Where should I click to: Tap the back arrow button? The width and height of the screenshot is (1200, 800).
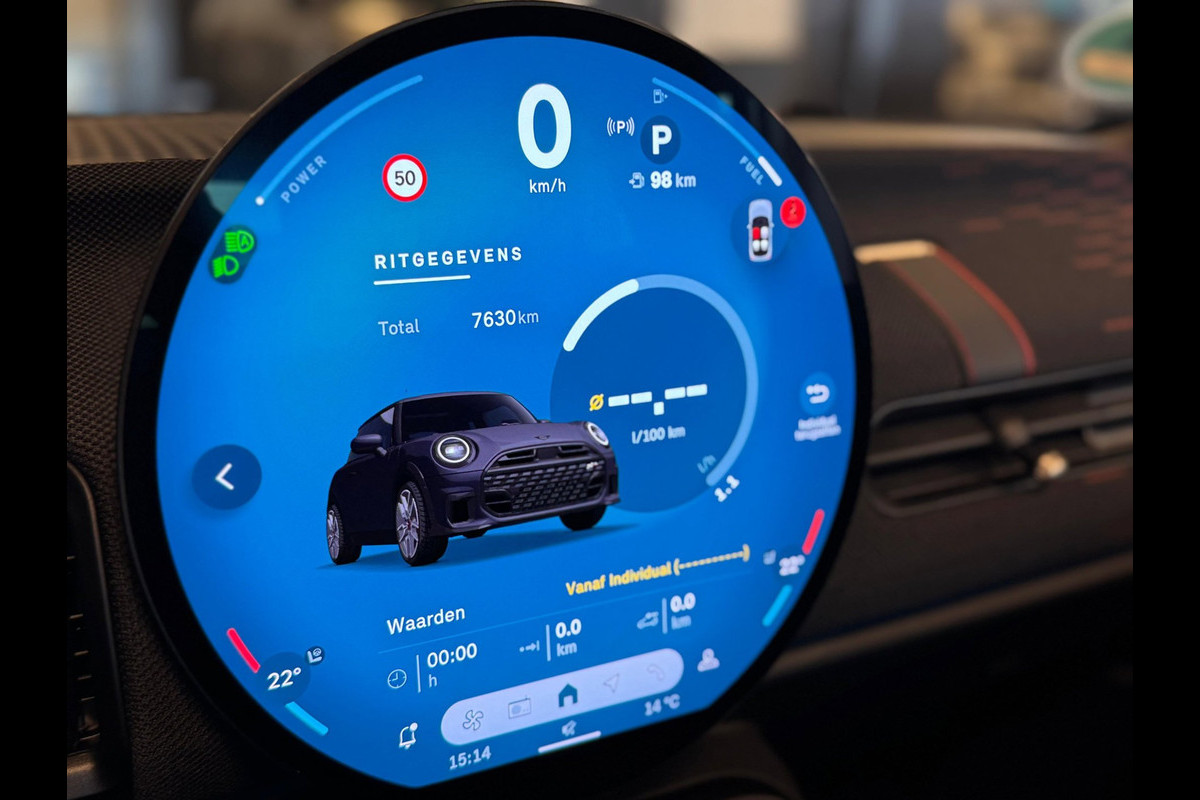click(x=226, y=477)
